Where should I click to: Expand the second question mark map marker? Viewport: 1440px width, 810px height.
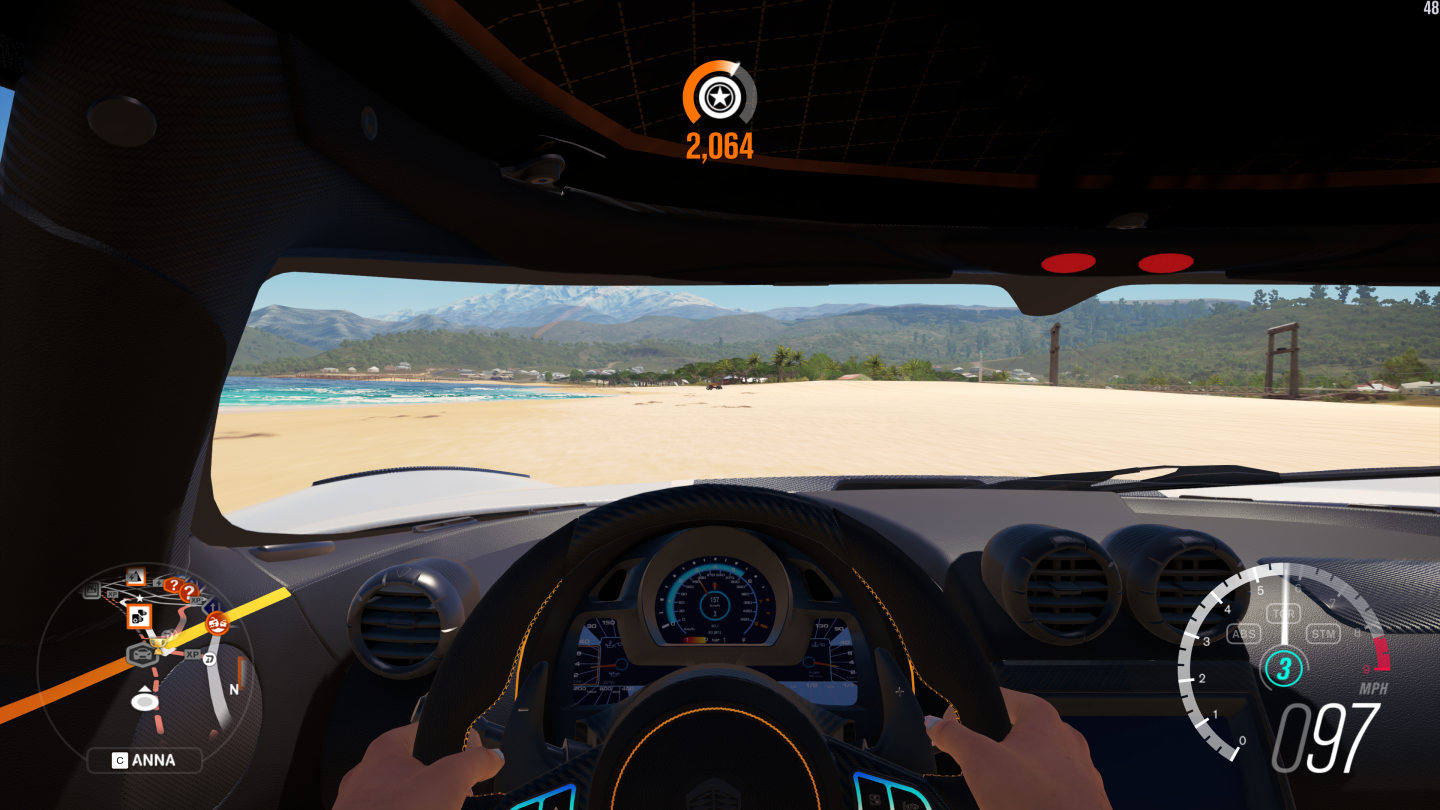[x=189, y=592]
